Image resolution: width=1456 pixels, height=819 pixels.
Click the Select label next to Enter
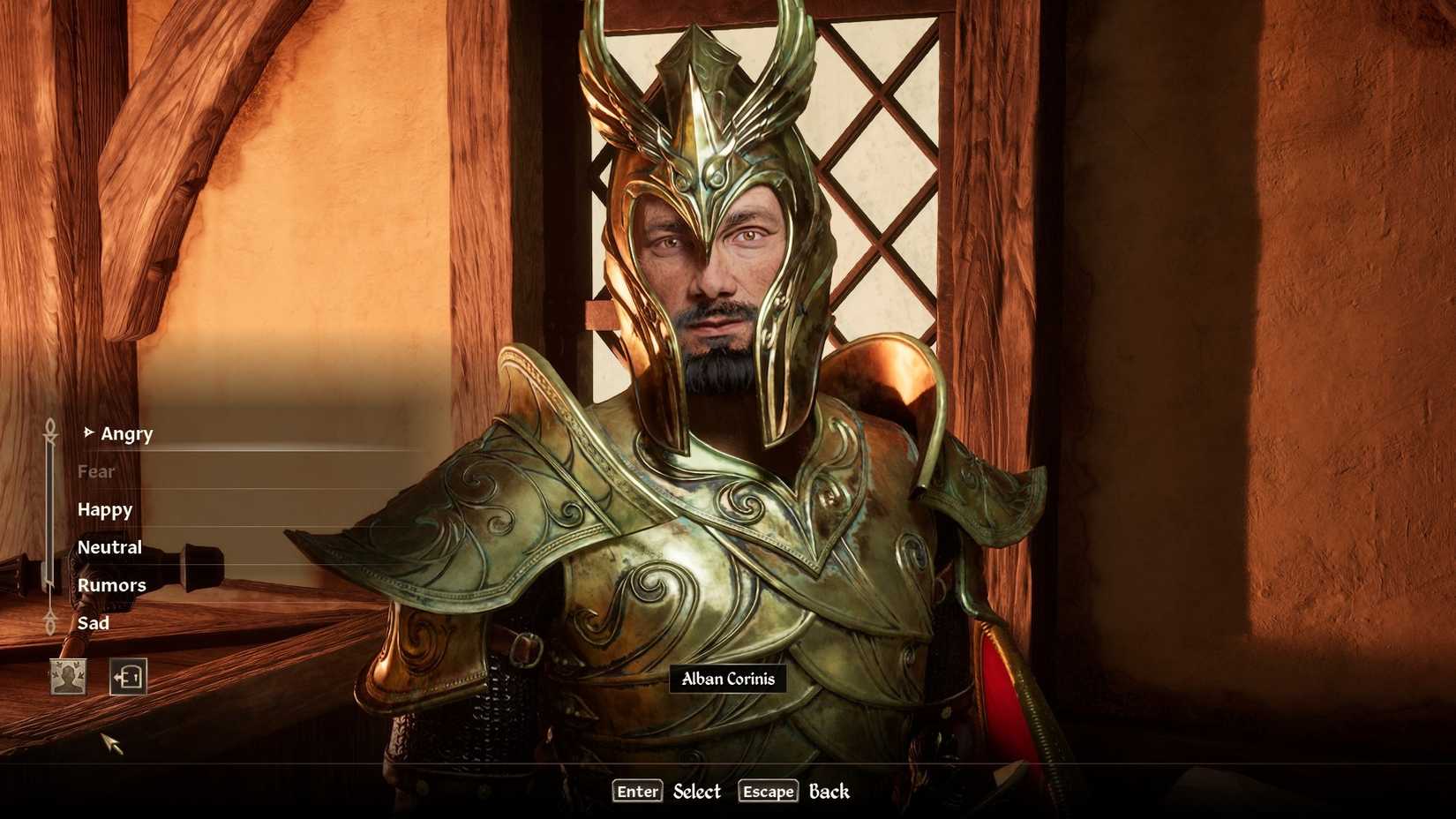coord(696,792)
